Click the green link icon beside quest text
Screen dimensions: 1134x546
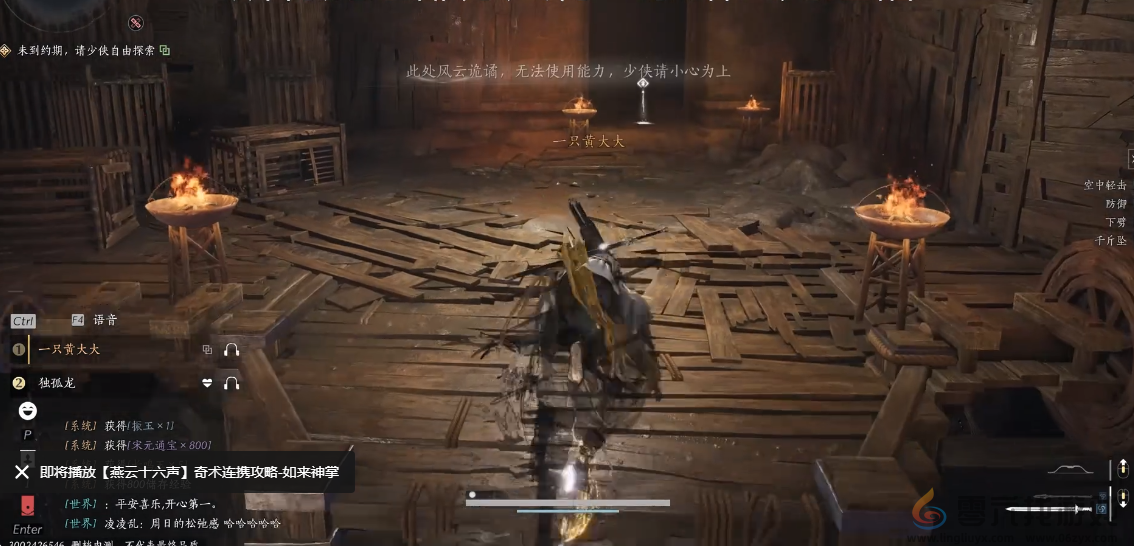point(165,50)
